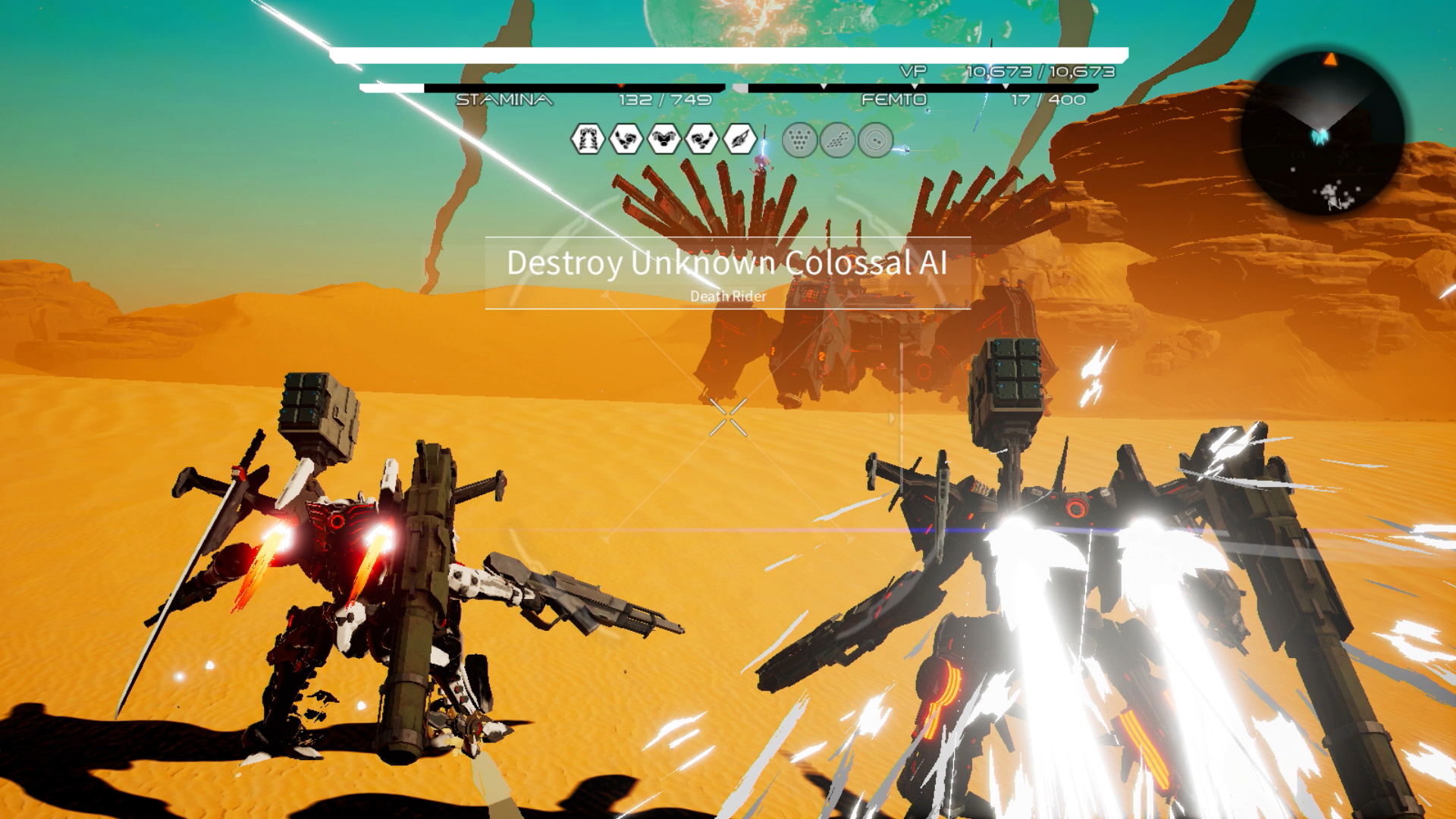Click the Destroy Unknown Colossal AI objective banner
Image resolution: width=1456 pixels, height=819 pixels.
tap(727, 273)
